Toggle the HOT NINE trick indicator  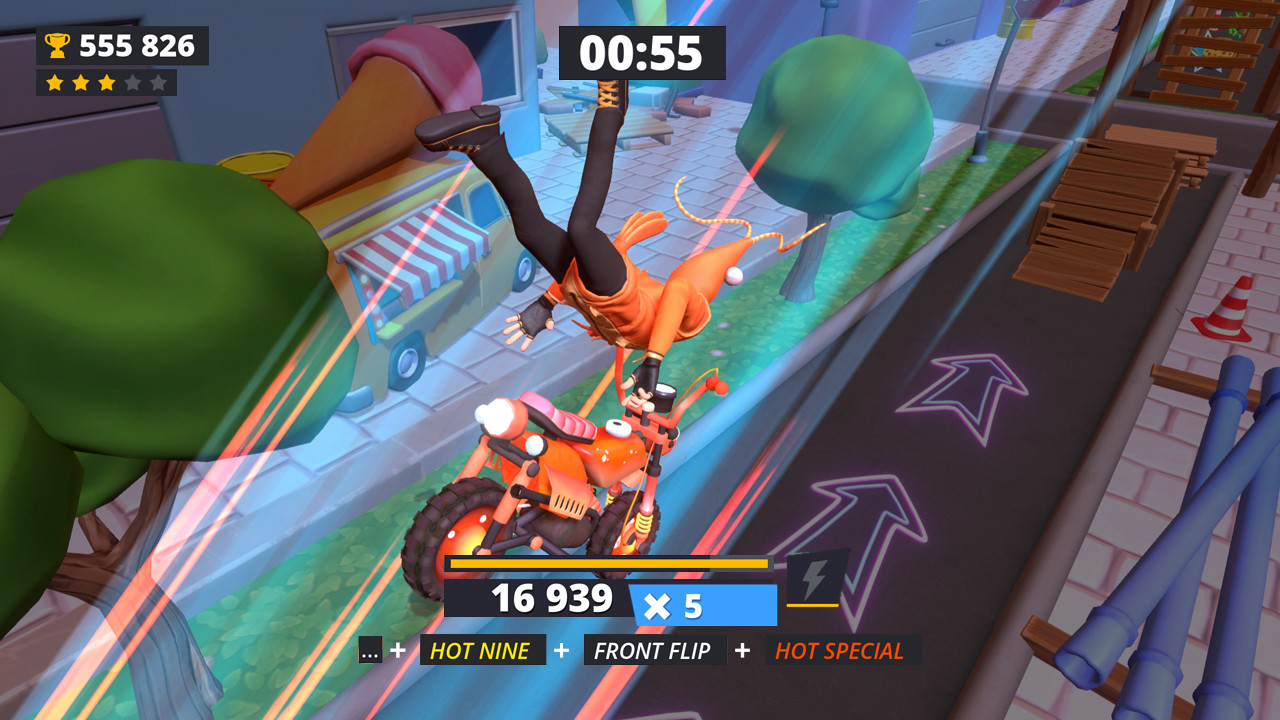(483, 650)
